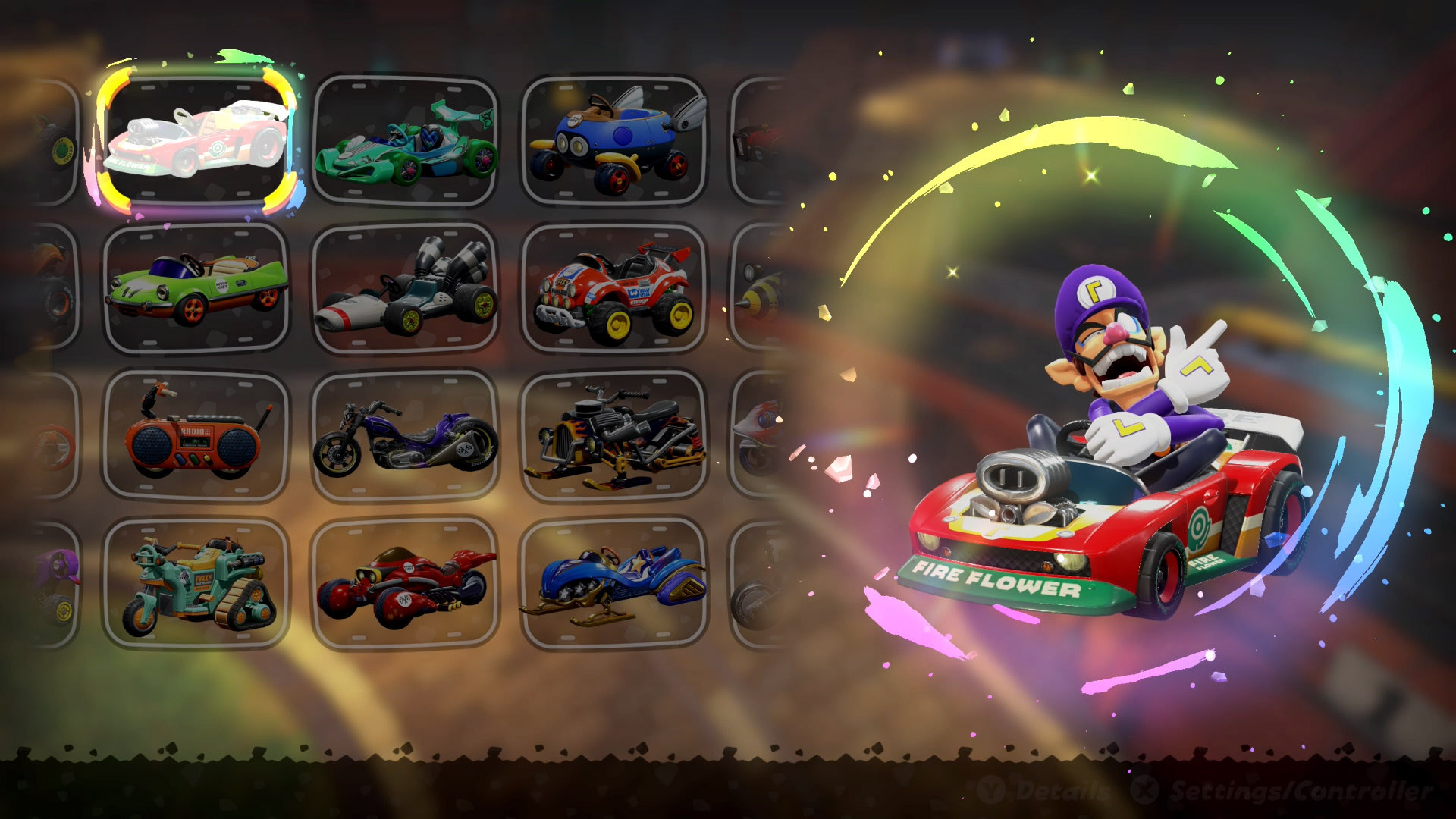This screenshot has height=819, width=1456.
Task: Pick the teal tracked trike vehicle
Action: coord(196,584)
